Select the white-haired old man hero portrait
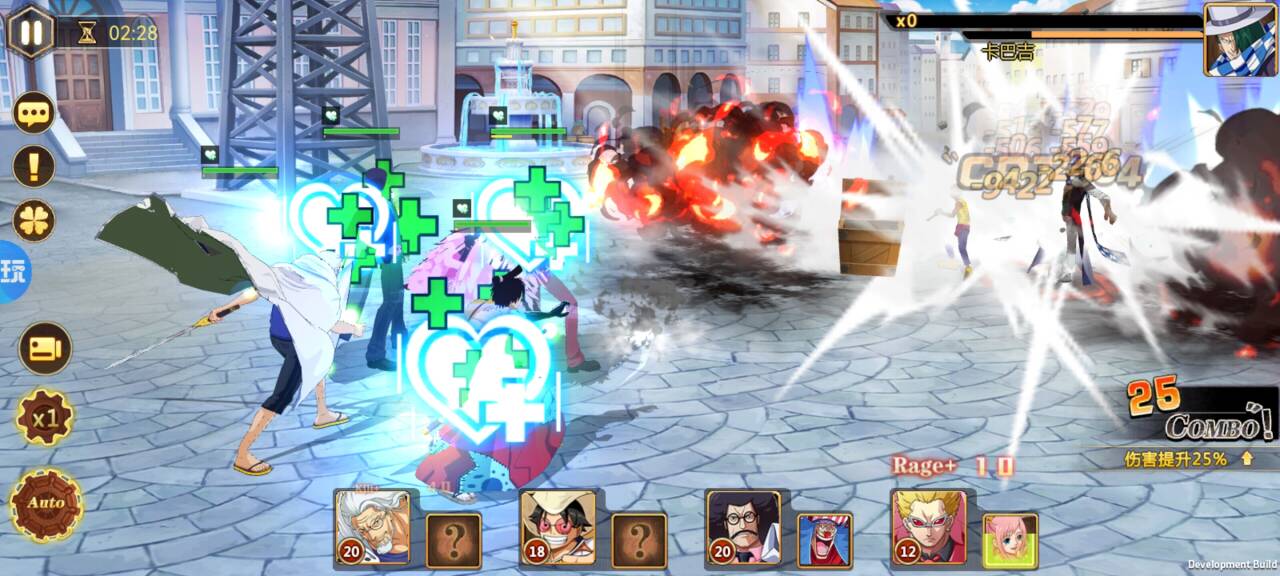Image resolution: width=1280 pixels, height=576 pixels. pos(373,526)
